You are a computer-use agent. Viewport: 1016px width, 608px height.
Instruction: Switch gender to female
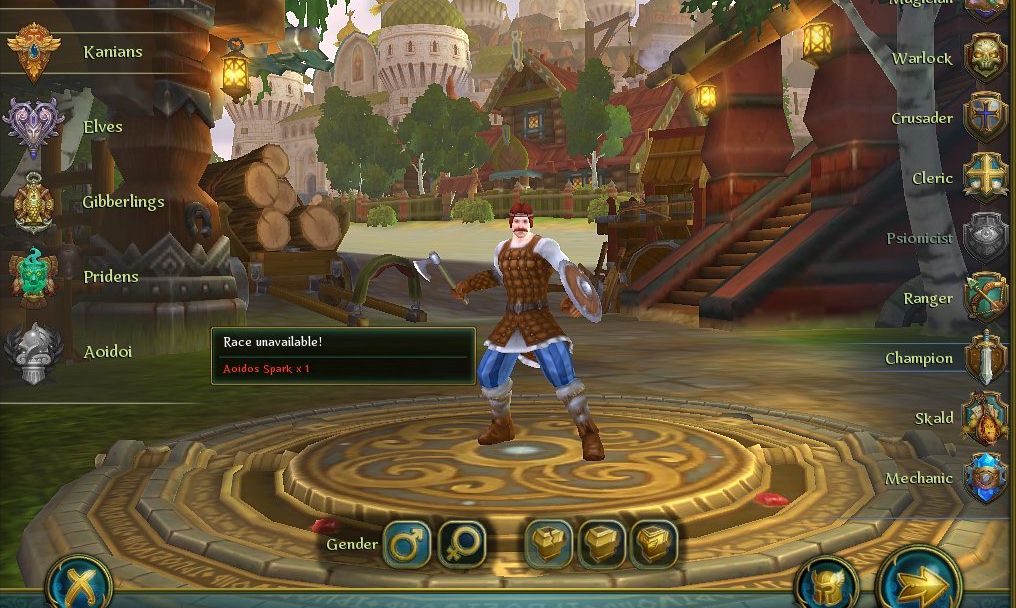(461, 545)
